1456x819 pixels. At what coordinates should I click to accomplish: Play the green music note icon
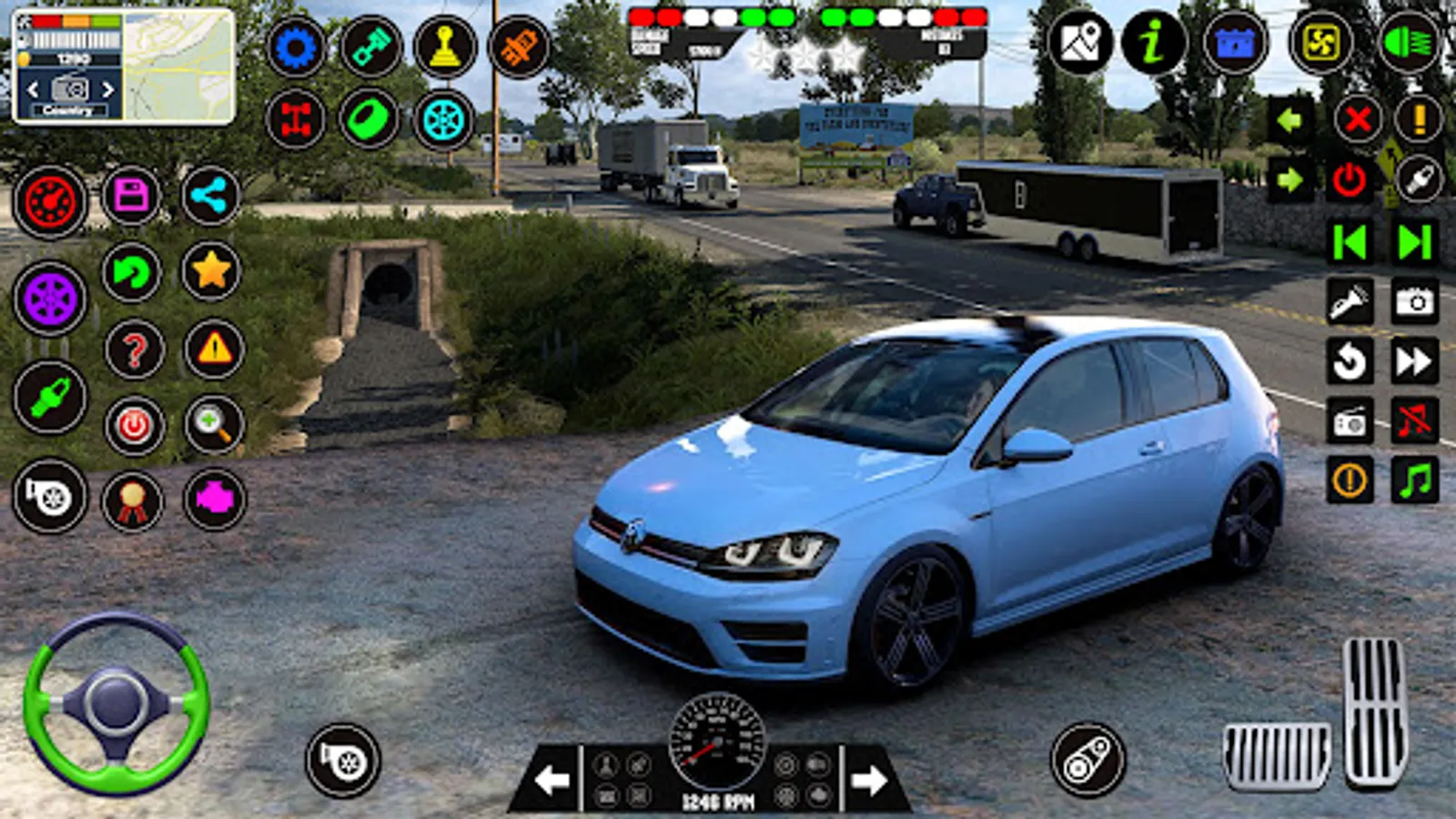coord(1415,480)
